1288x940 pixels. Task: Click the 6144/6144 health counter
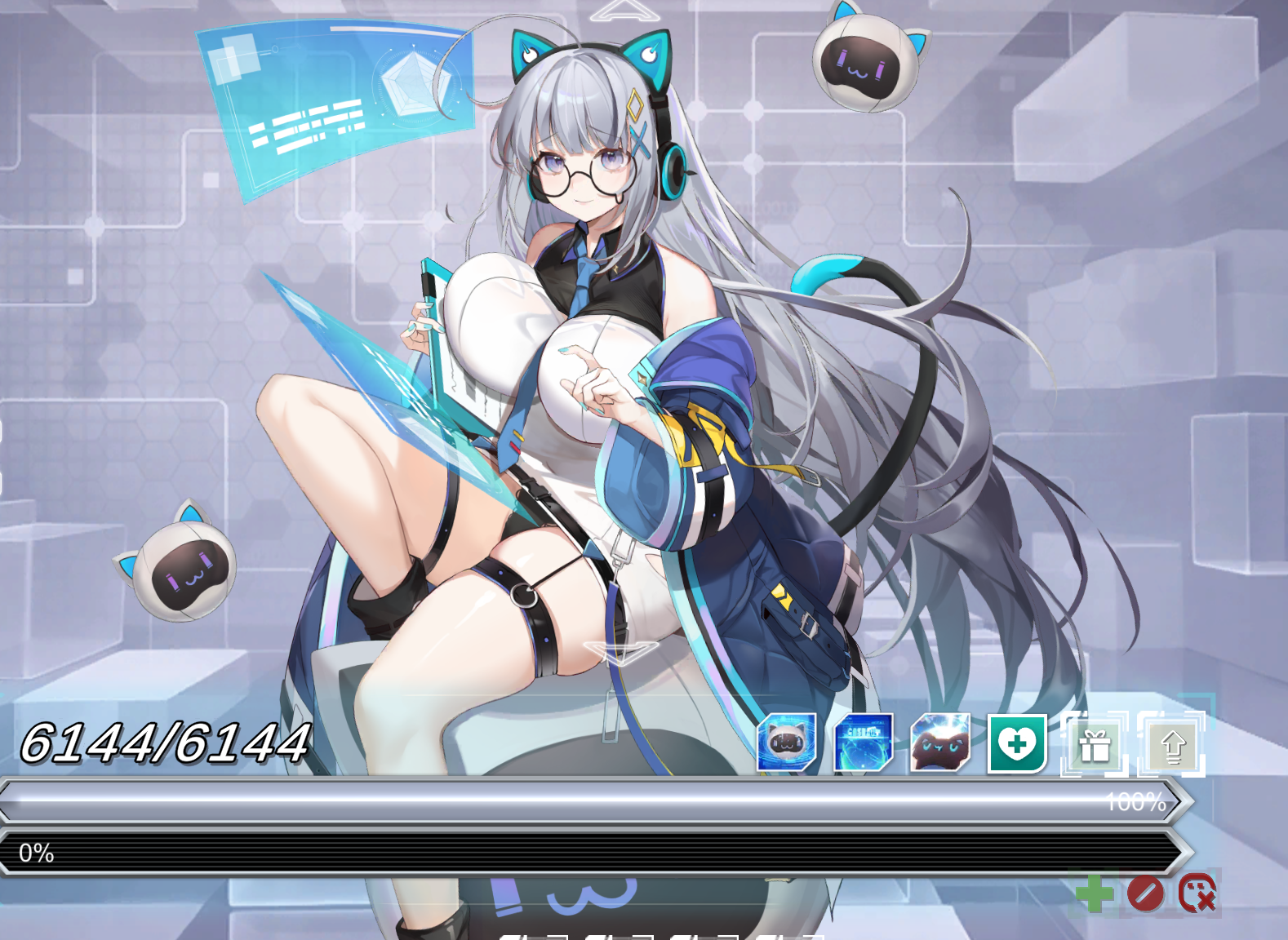coord(163,744)
